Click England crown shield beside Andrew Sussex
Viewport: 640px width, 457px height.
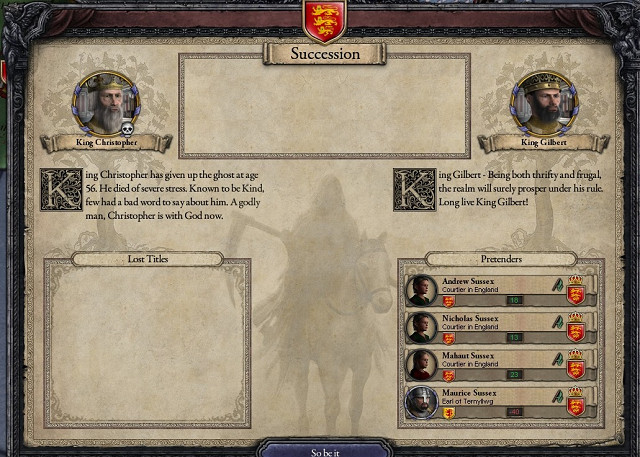tap(575, 291)
